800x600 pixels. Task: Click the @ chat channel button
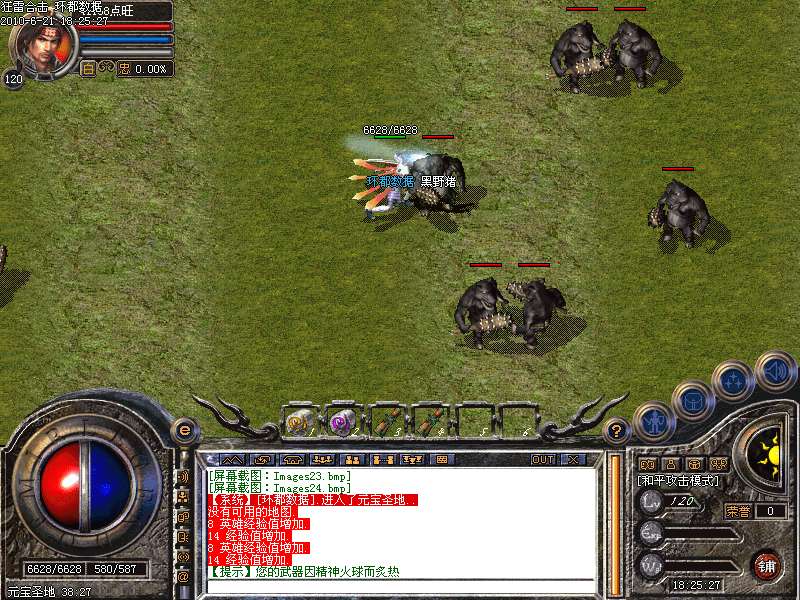183,576
